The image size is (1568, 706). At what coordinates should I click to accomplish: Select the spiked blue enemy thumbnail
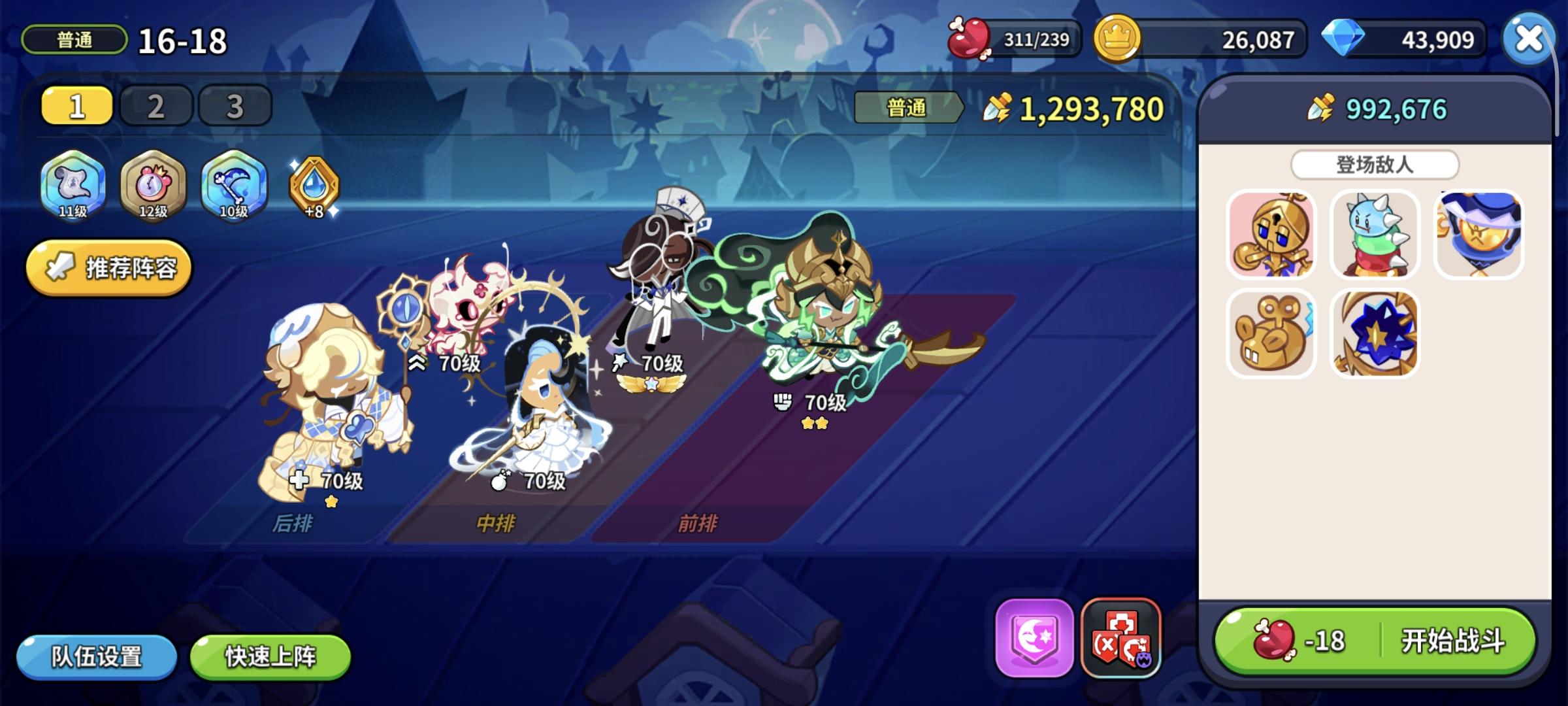pos(1375,235)
